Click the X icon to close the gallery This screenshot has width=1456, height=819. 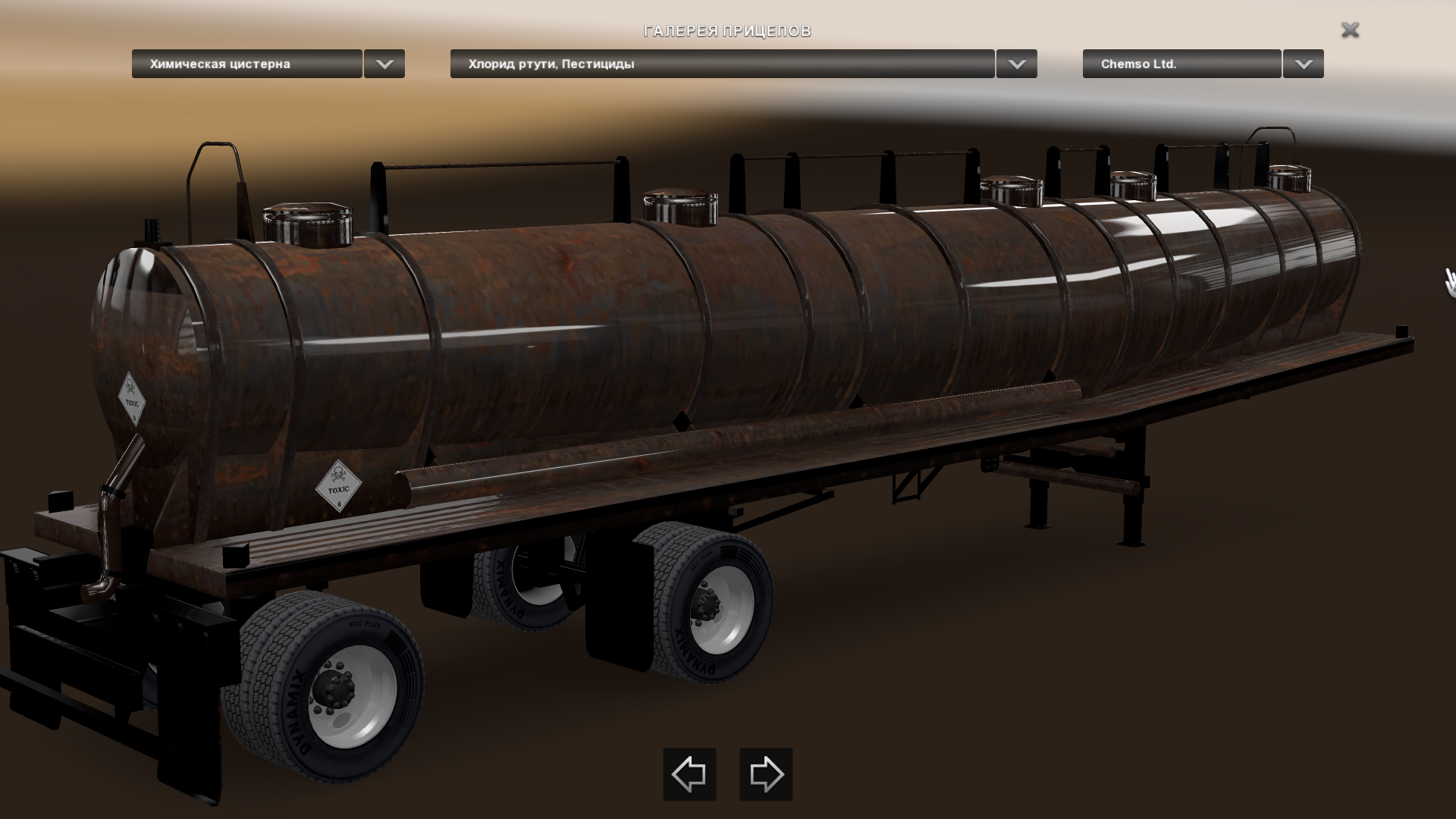coord(1351,30)
